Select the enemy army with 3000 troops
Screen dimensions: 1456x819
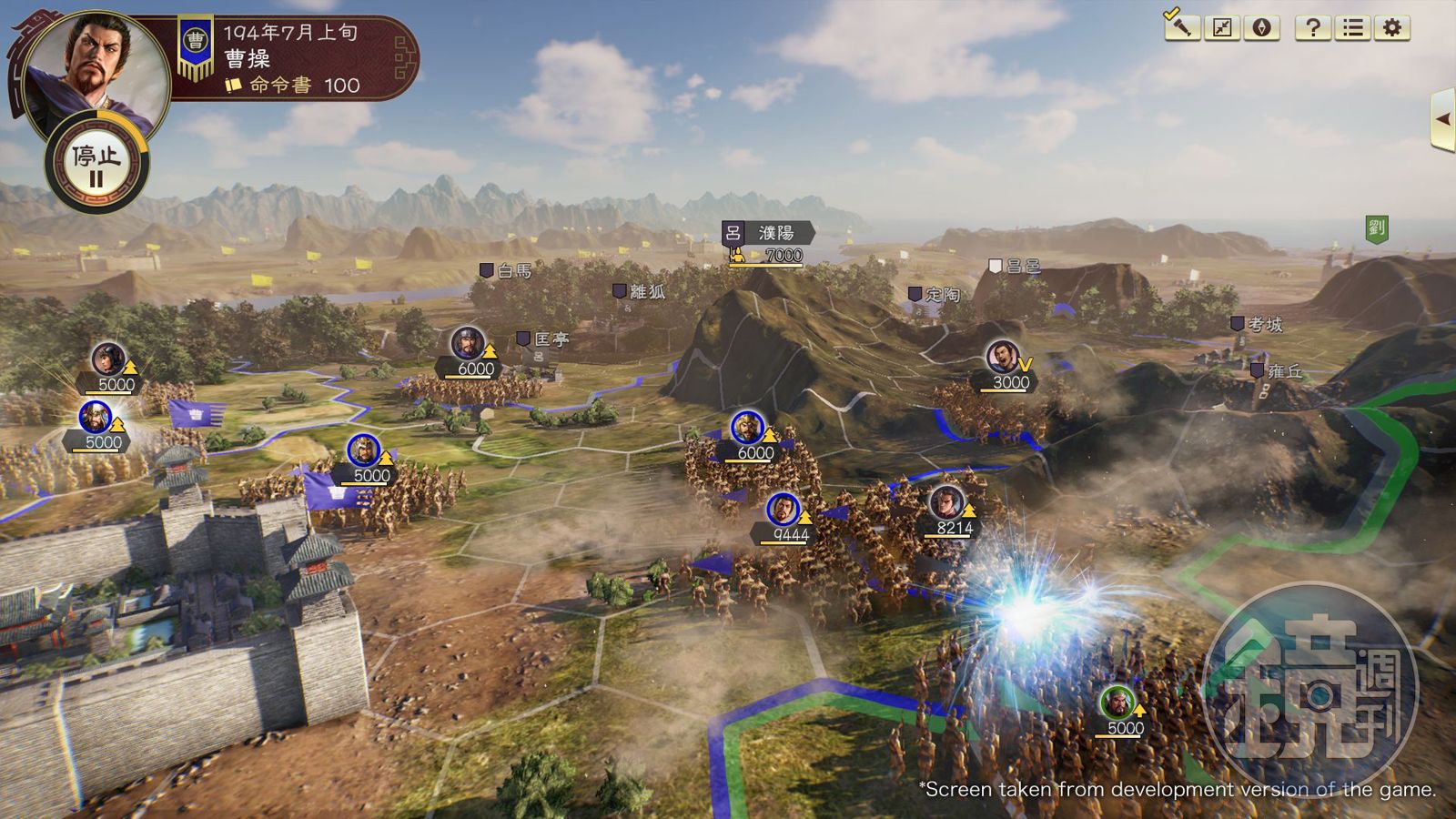click(1002, 357)
